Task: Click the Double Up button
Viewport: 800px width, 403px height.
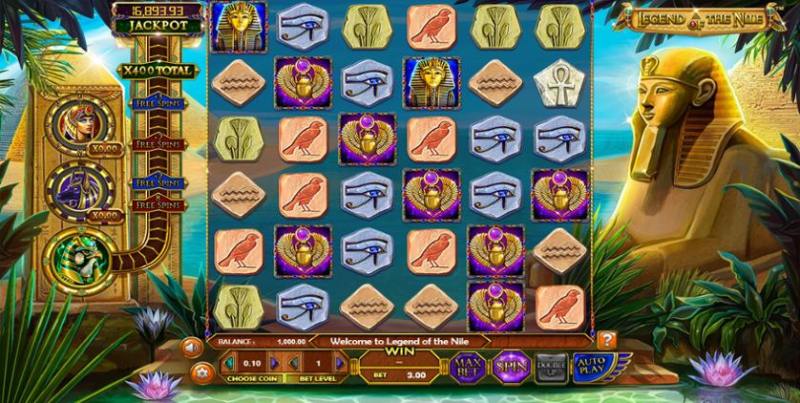Action: click(552, 367)
